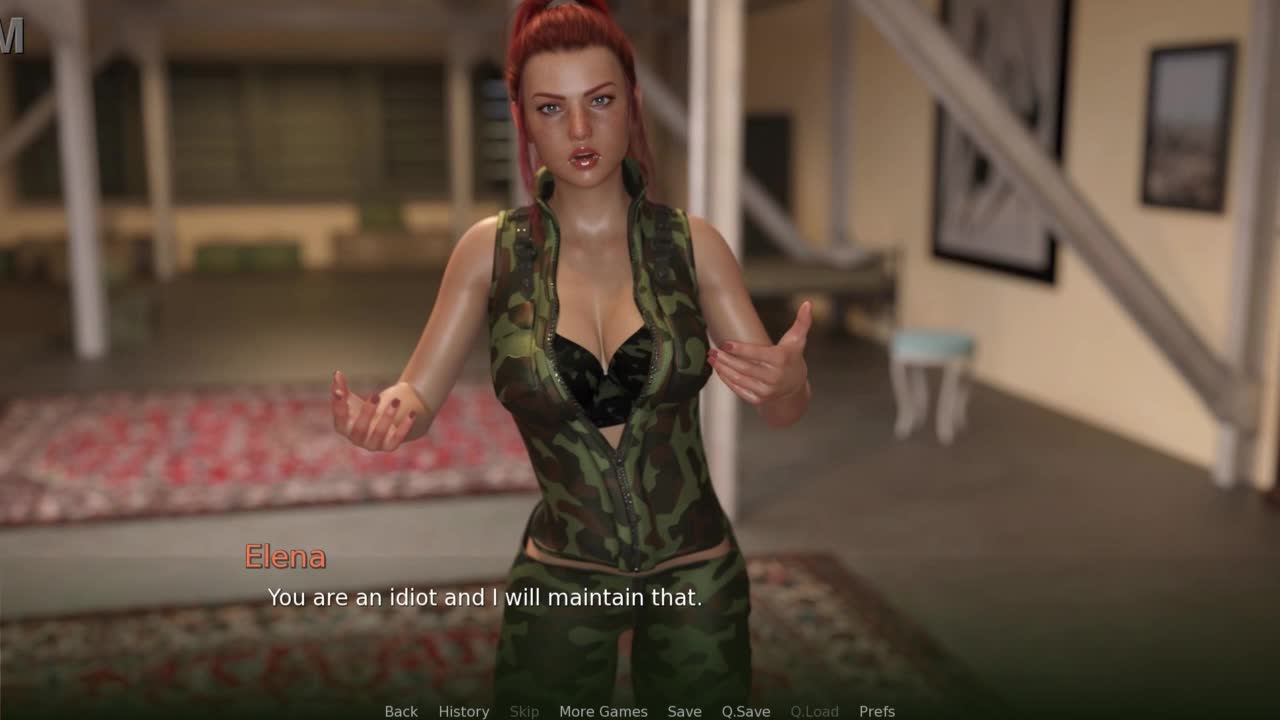Open the Prefs settings
Image resolution: width=1280 pixels, height=720 pixels.
click(x=877, y=711)
